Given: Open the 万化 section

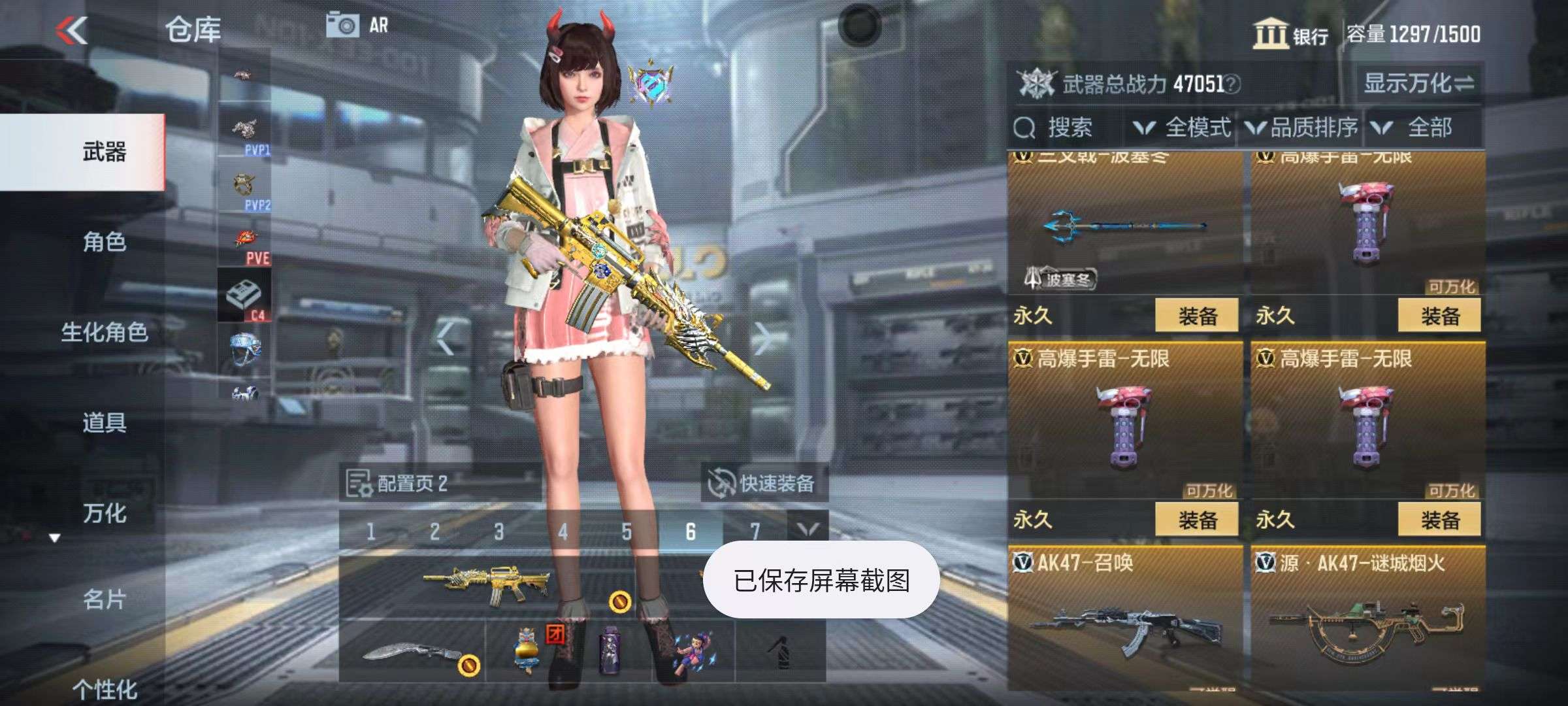Looking at the screenshot, I should pos(105,513).
